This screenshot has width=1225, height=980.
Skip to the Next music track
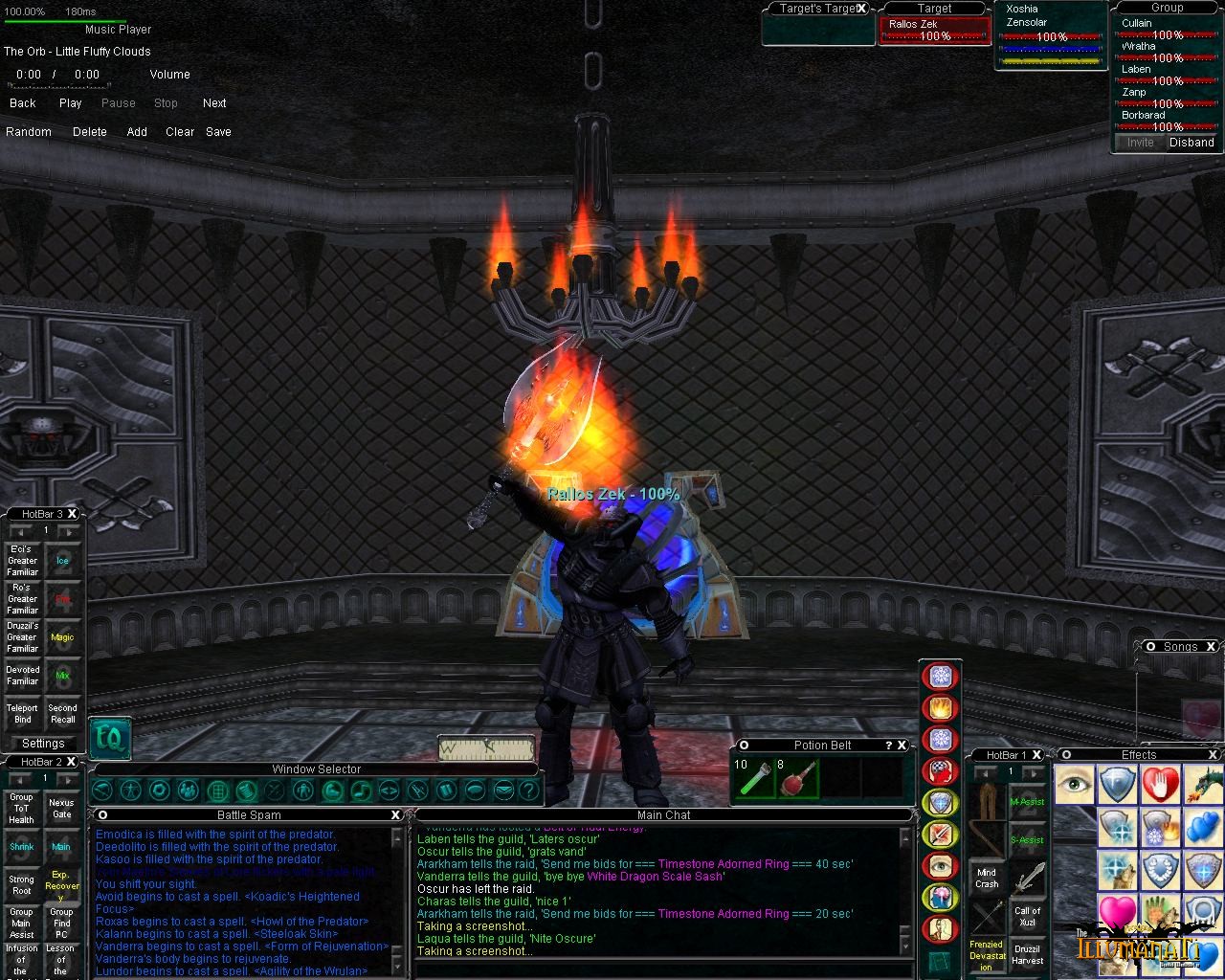pos(214,103)
